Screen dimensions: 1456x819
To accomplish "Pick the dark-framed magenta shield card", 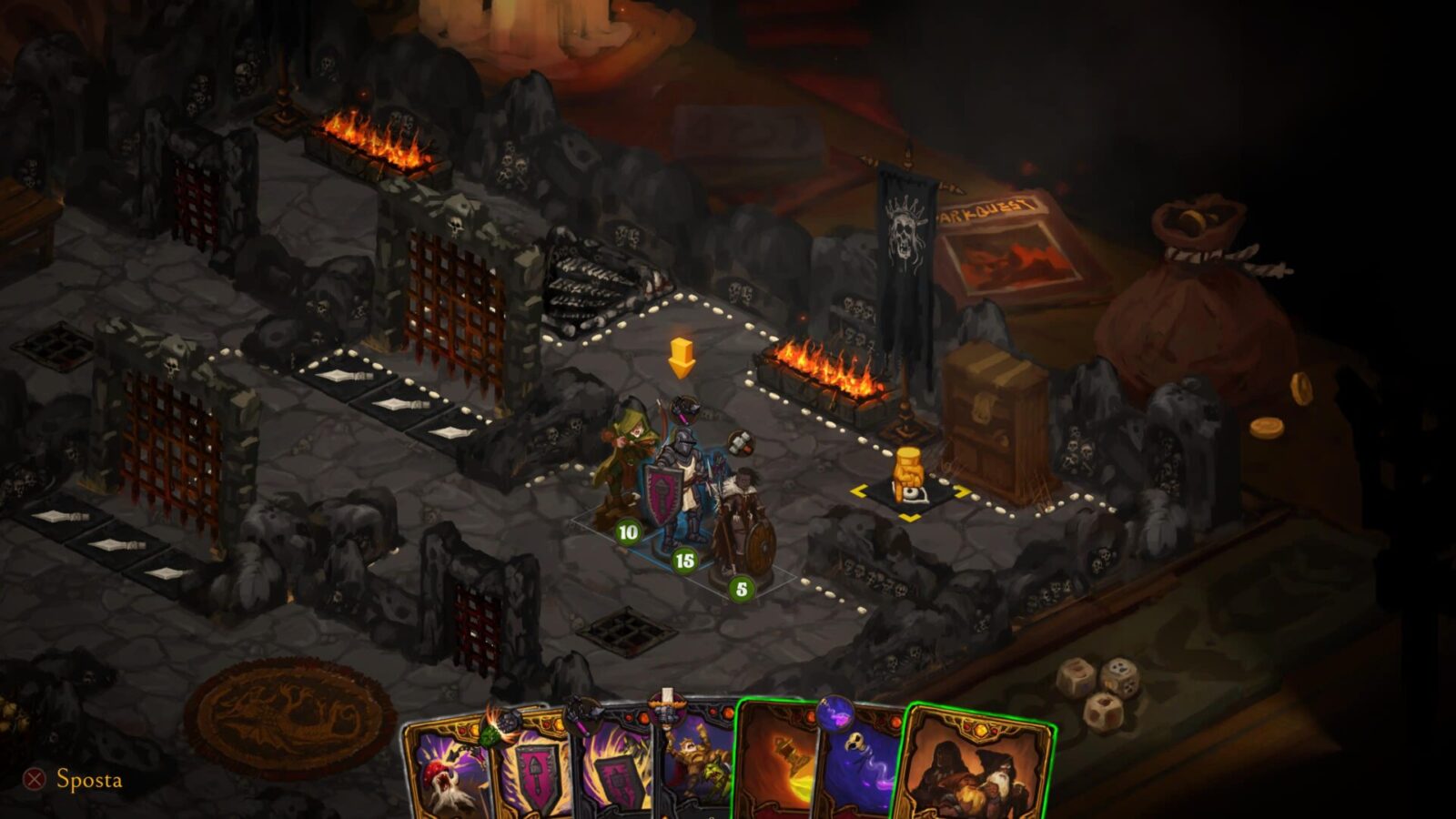I will (614, 773).
